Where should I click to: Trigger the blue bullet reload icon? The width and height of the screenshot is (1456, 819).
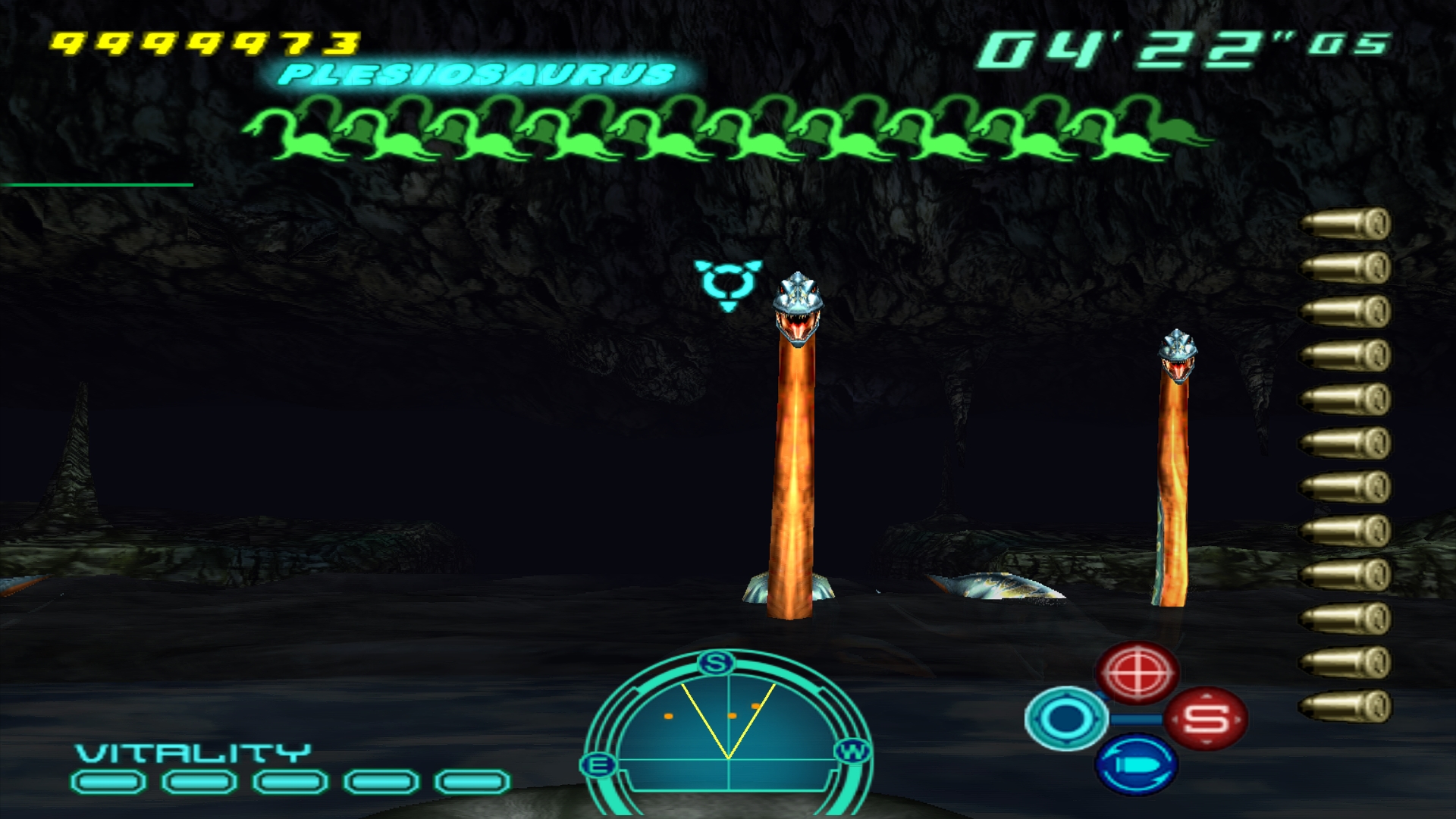click(x=1136, y=764)
